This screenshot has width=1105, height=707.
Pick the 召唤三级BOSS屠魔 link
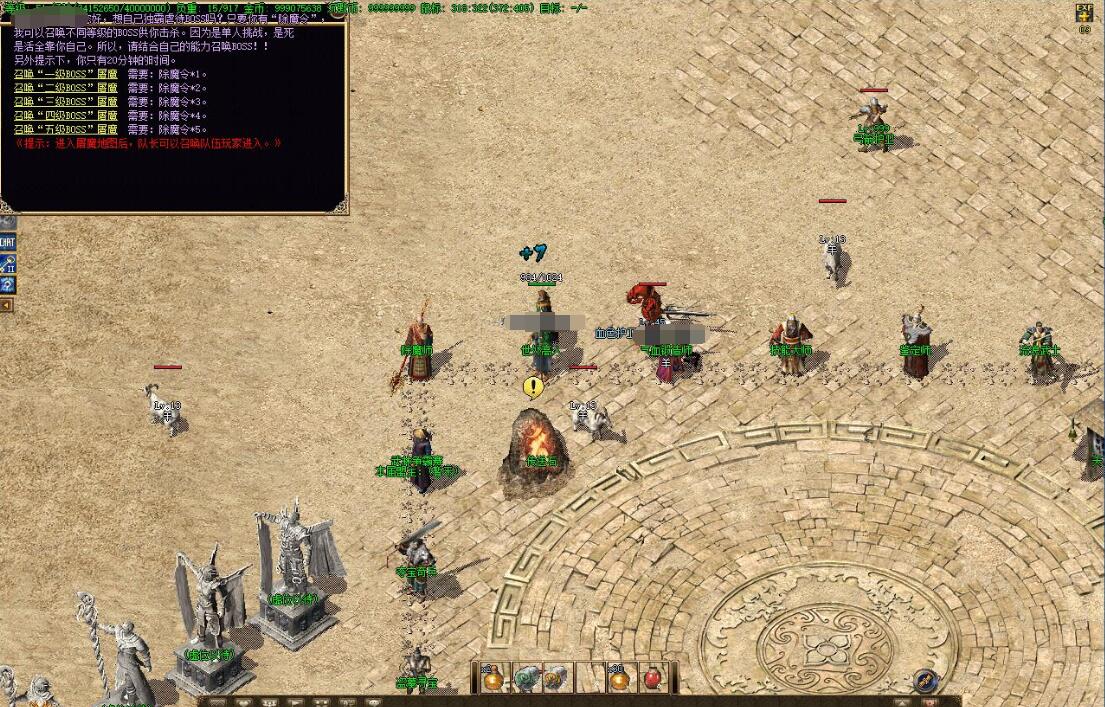click(65, 102)
